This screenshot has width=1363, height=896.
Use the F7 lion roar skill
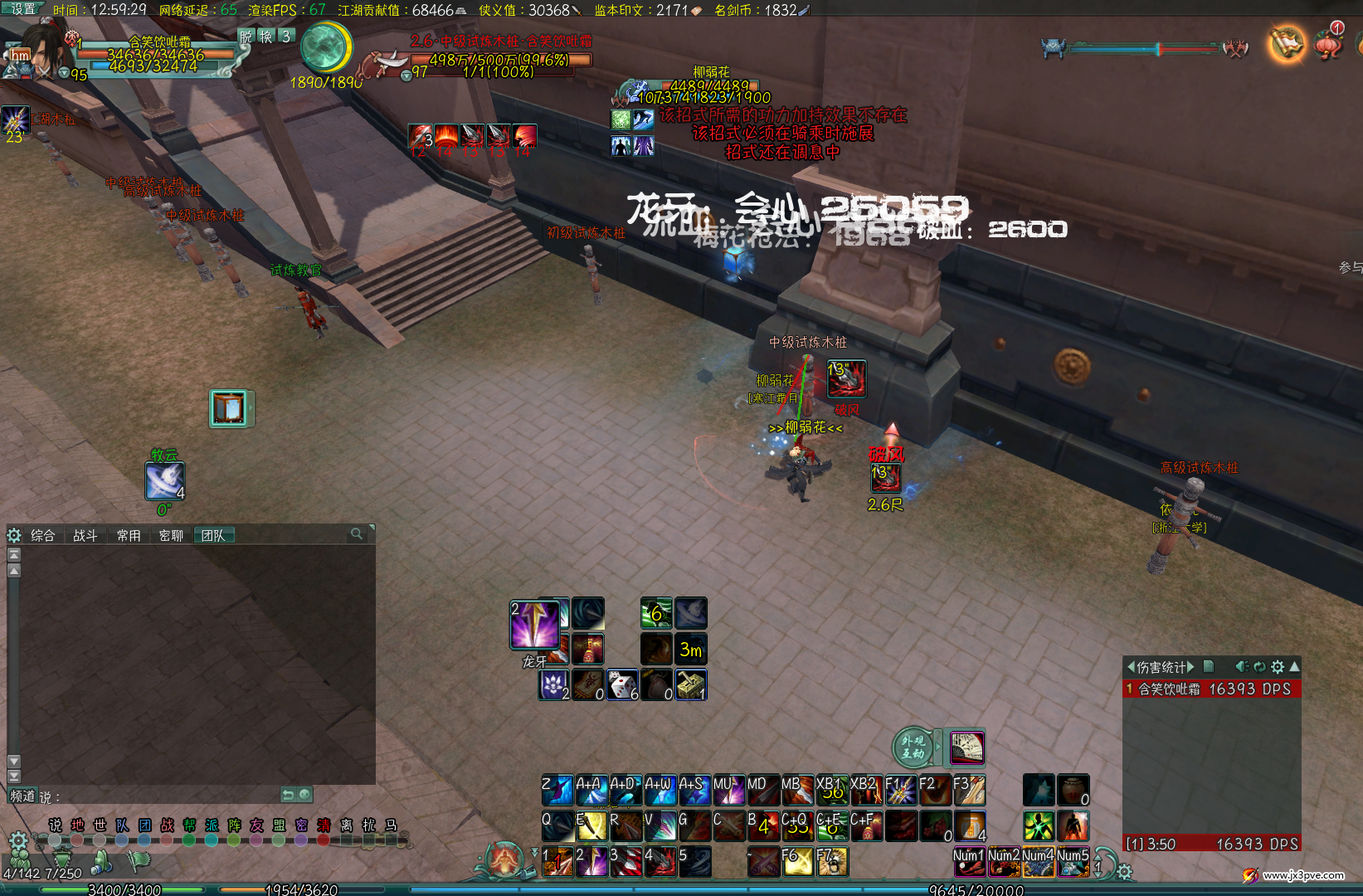tap(832, 862)
